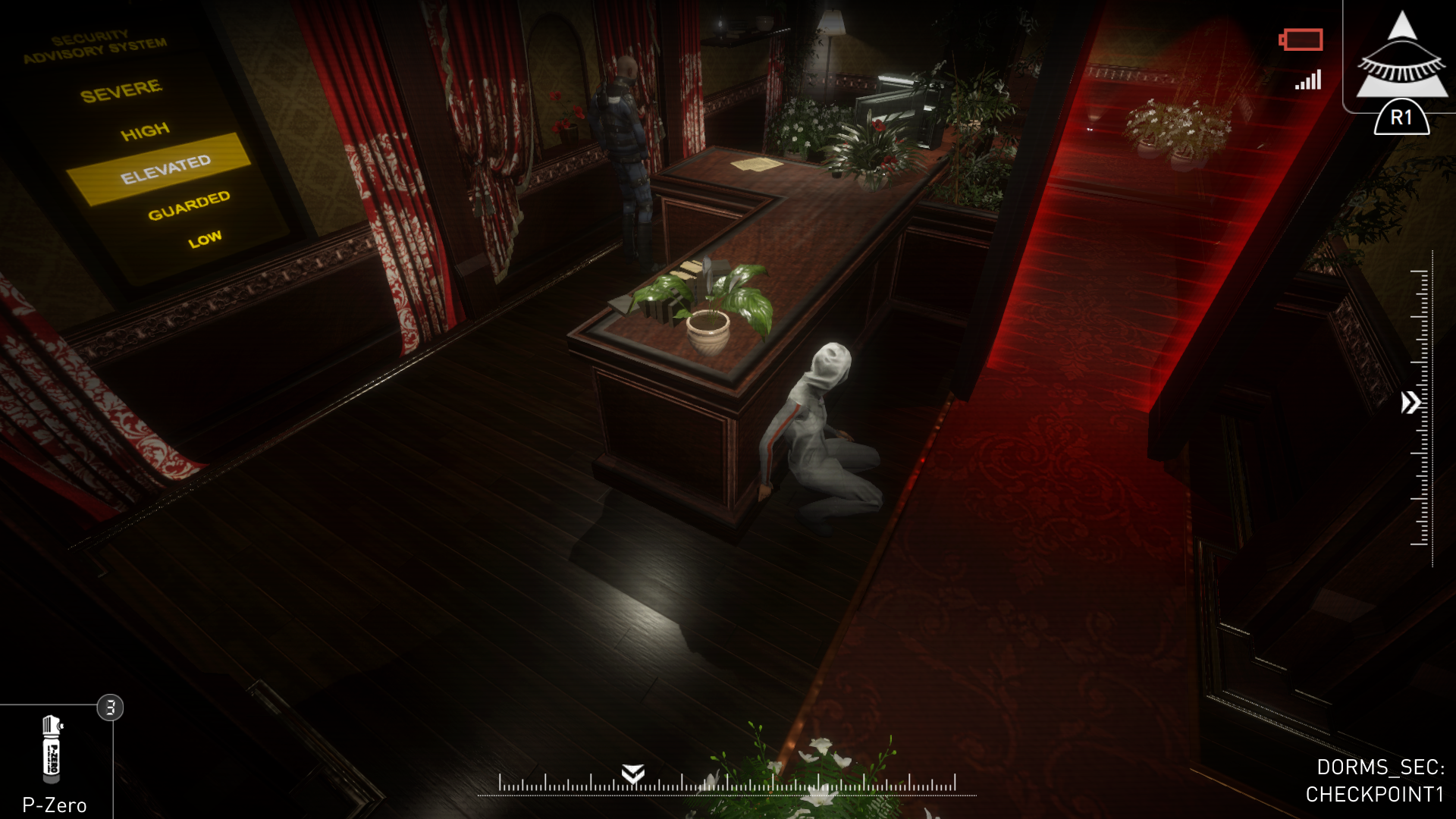Click the chevron marker on the bottom scale

click(x=632, y=775)
